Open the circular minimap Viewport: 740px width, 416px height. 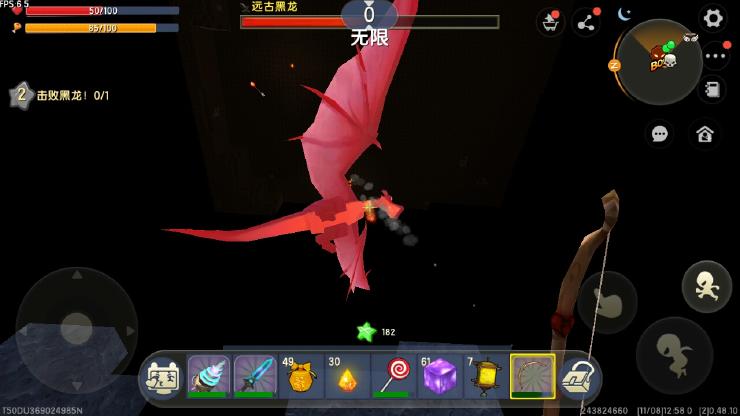(x=658, y=62)
